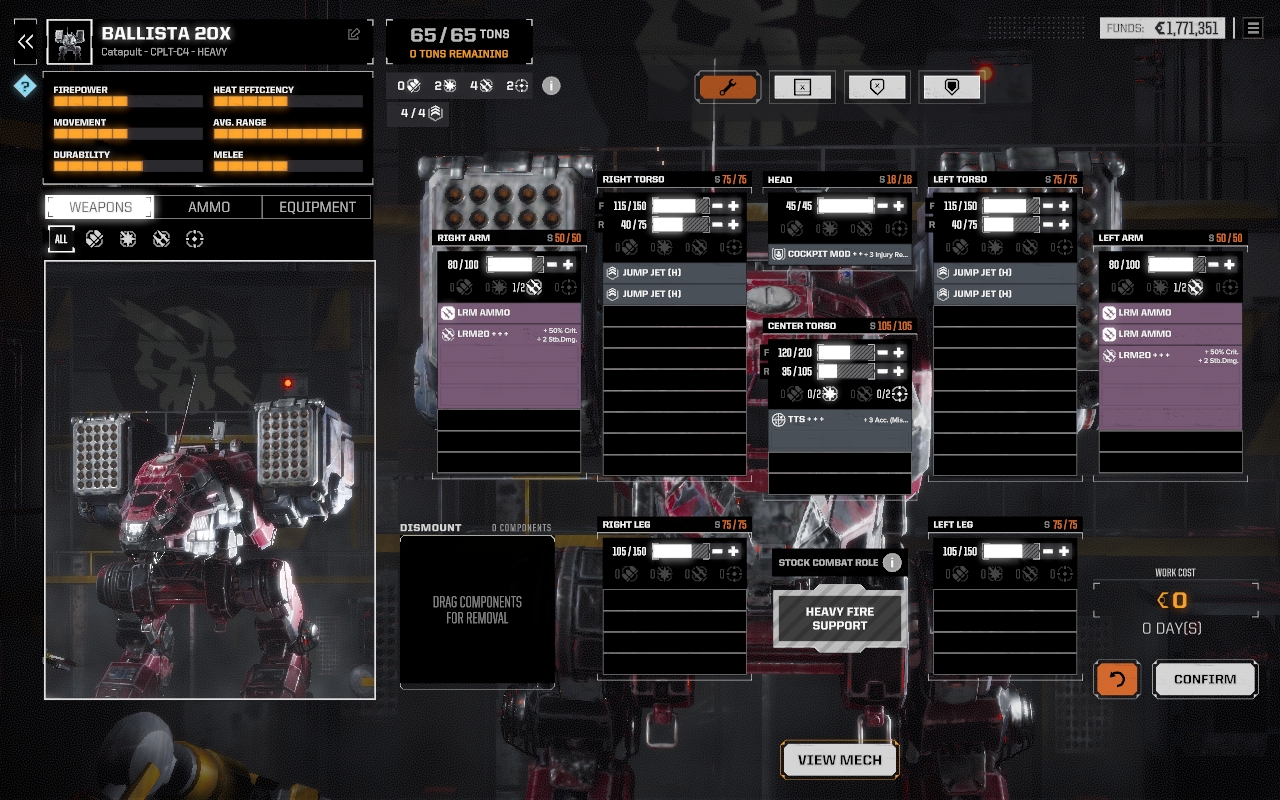Go back using the double-arrow button
Image resolution: width=1280 pixels, height=800 pixels.
[x=26, y=42]
